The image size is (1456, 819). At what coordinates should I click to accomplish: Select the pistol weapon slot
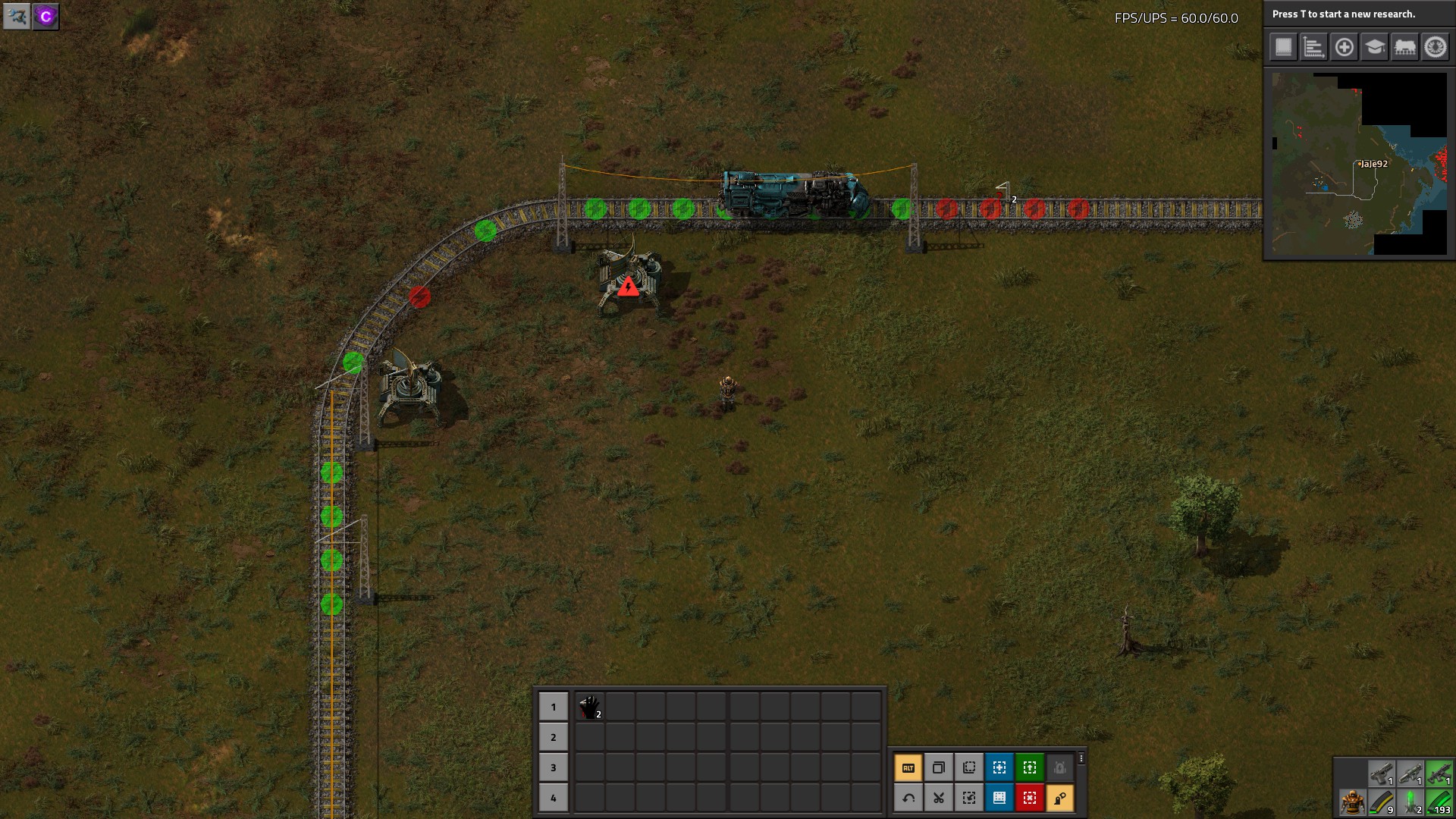(1381, 773)
